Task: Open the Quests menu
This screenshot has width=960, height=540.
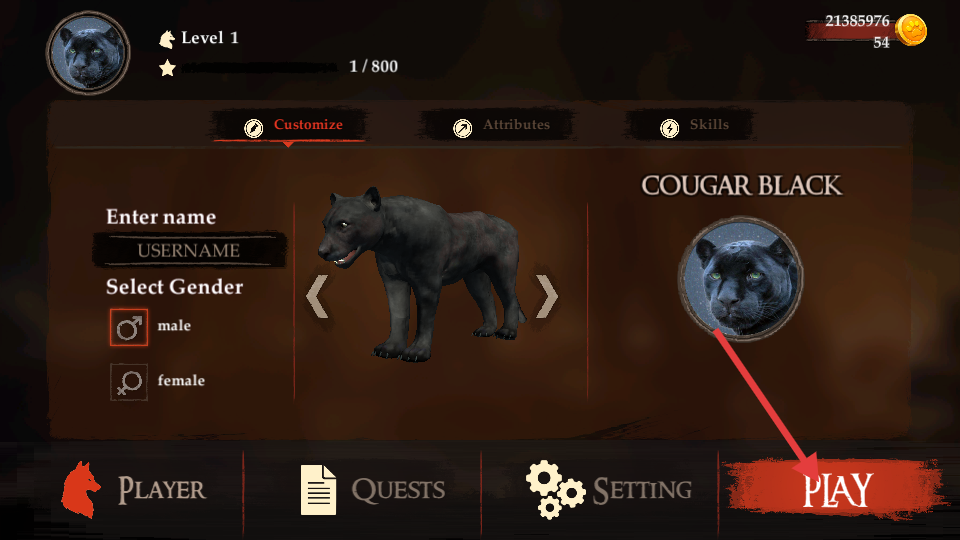Action: 372,490
